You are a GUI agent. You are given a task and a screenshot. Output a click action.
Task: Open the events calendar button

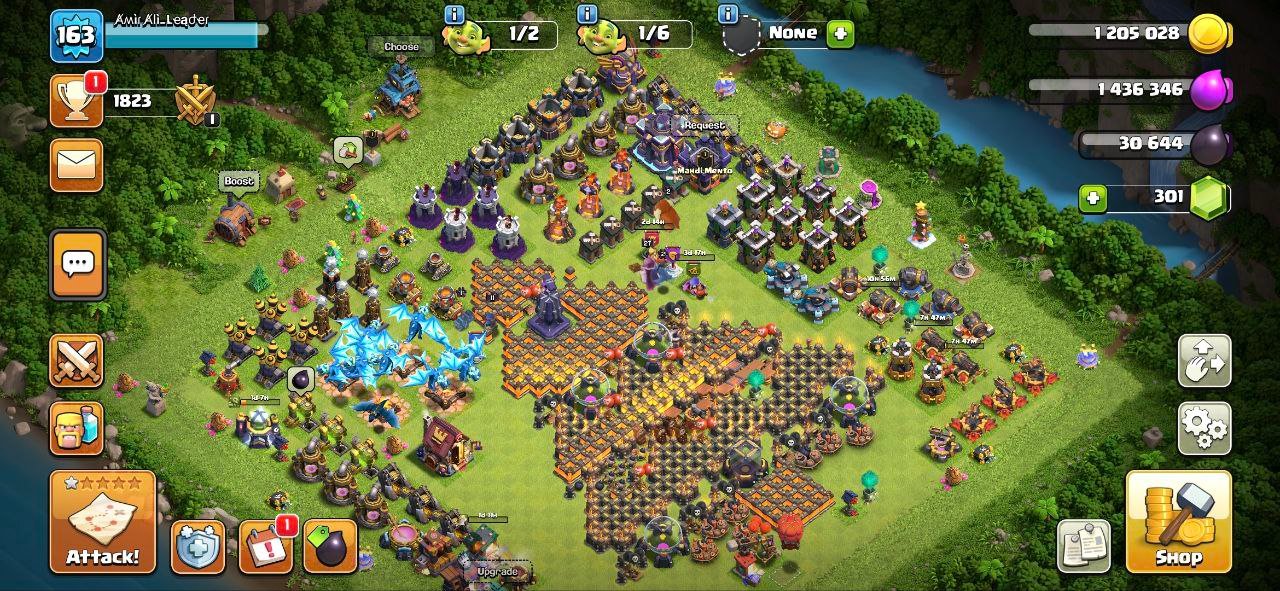click(x=265, y=547)
